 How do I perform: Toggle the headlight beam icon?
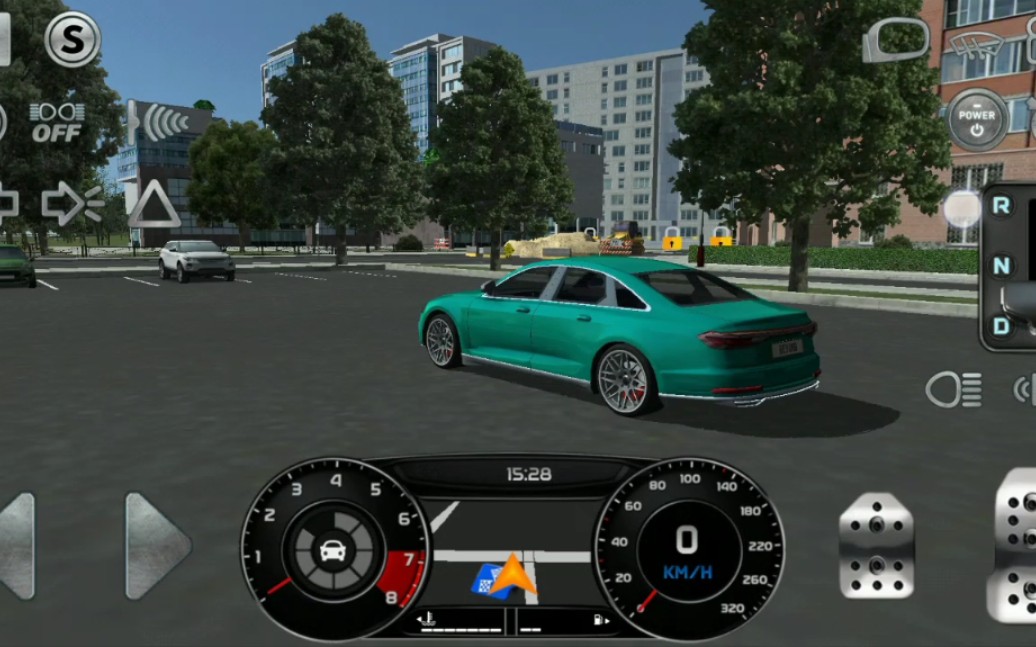coord(953,390)
